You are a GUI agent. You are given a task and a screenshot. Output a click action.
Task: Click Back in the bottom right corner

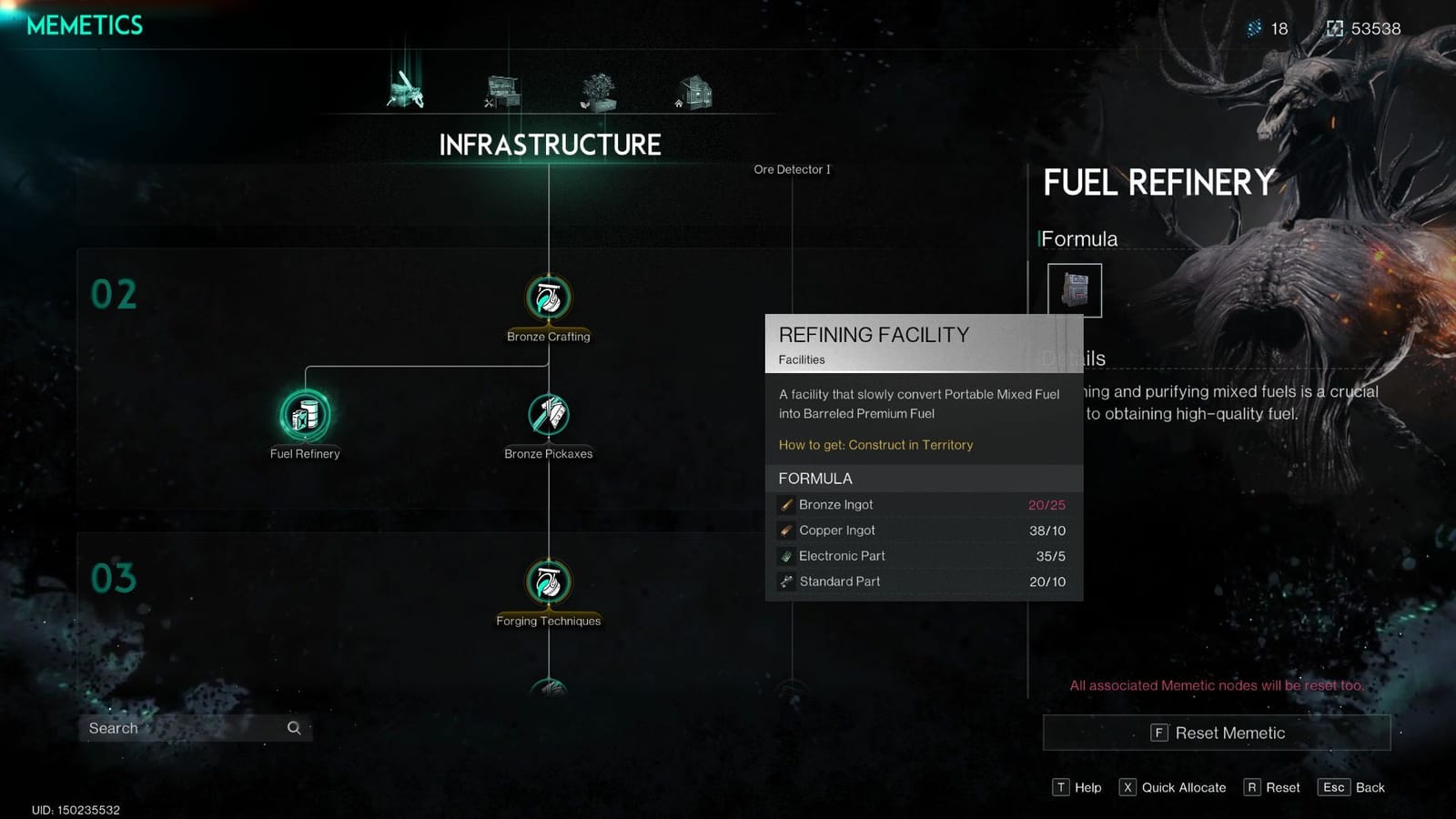(1351, 787)
